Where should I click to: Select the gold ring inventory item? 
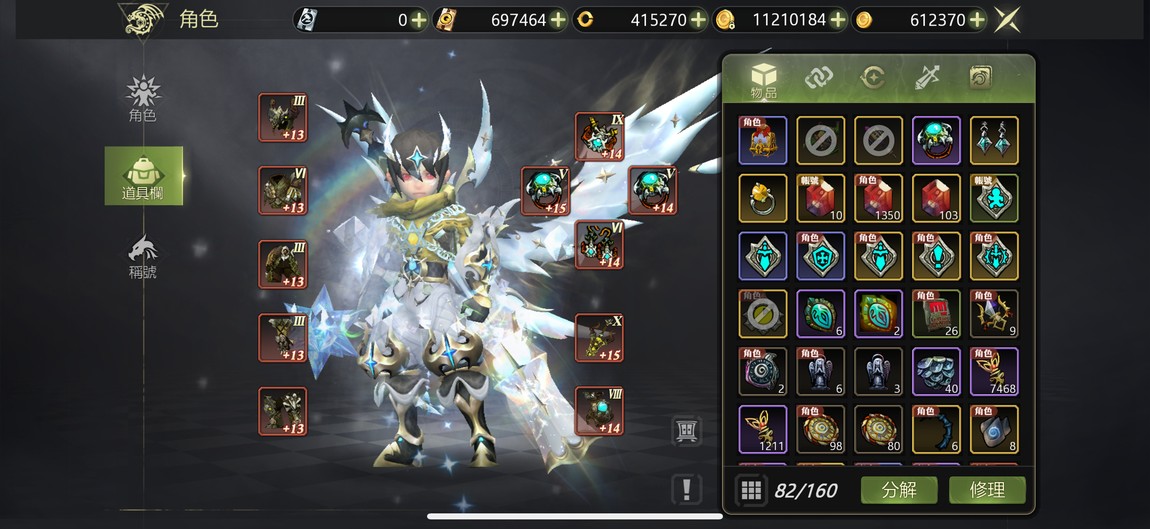coord(763,198)
